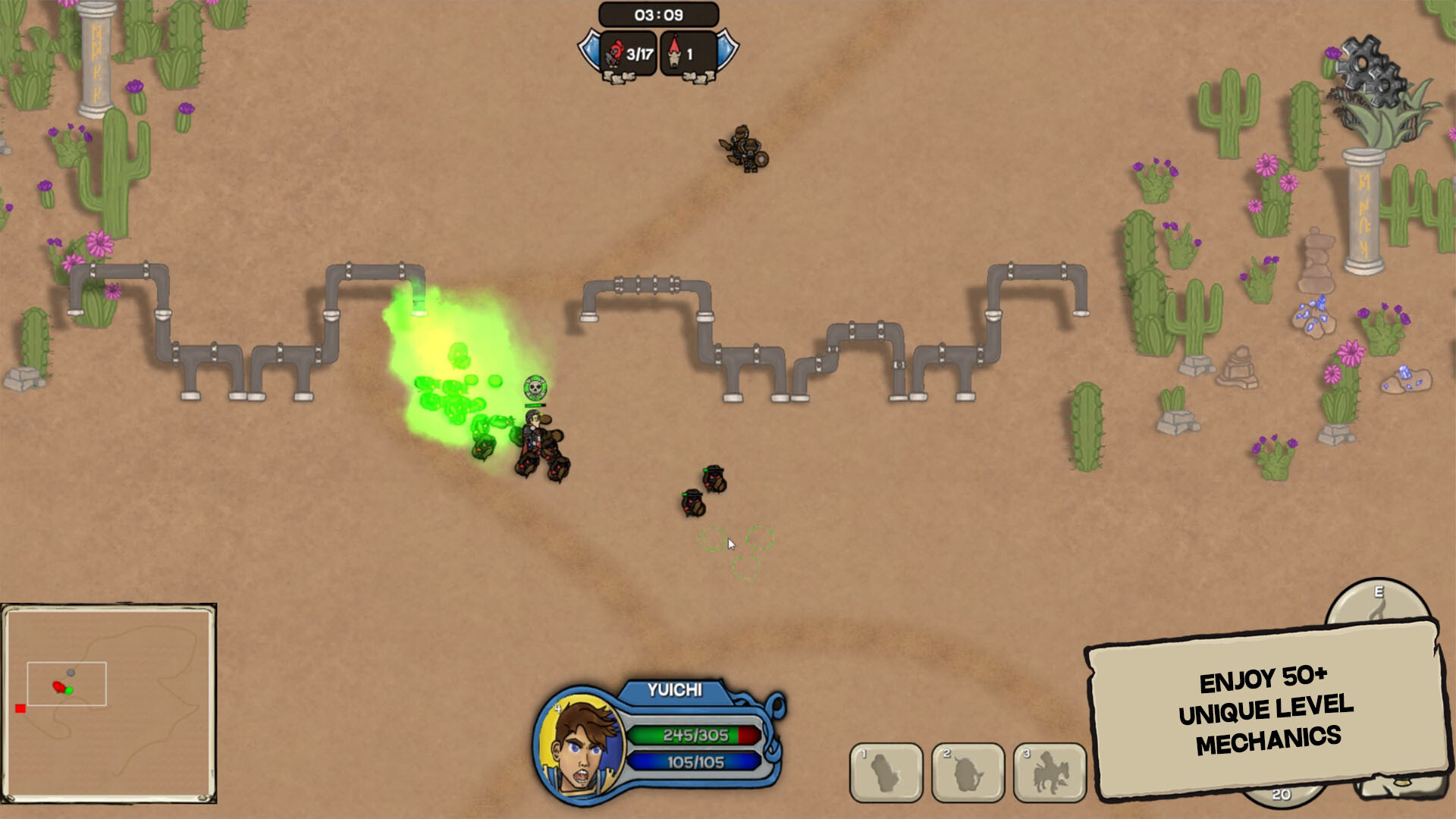
Task: Click the red knight enemy counter icon
Action: pos(613,52)
